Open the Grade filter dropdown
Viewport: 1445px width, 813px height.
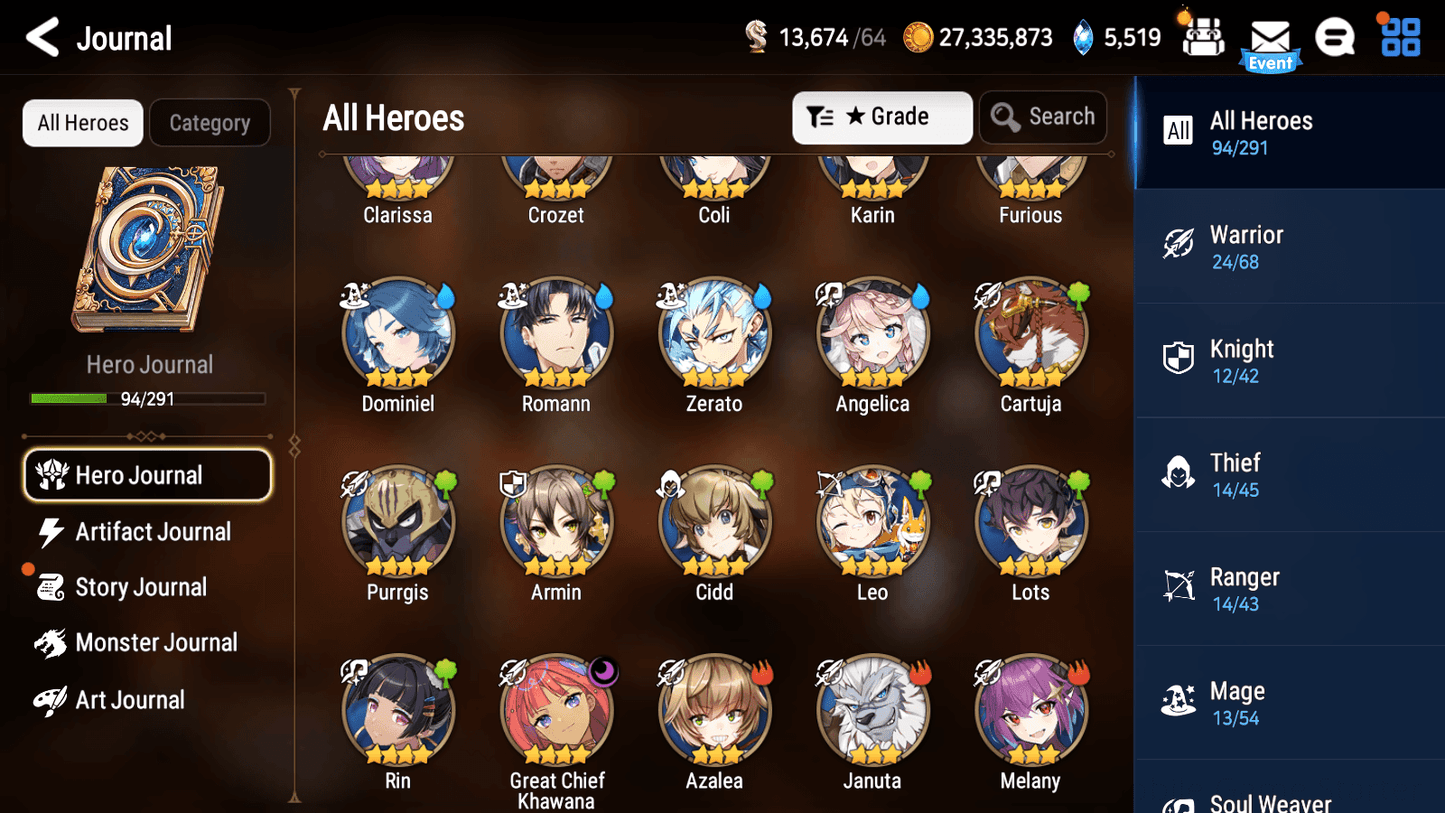pos(882,117)
